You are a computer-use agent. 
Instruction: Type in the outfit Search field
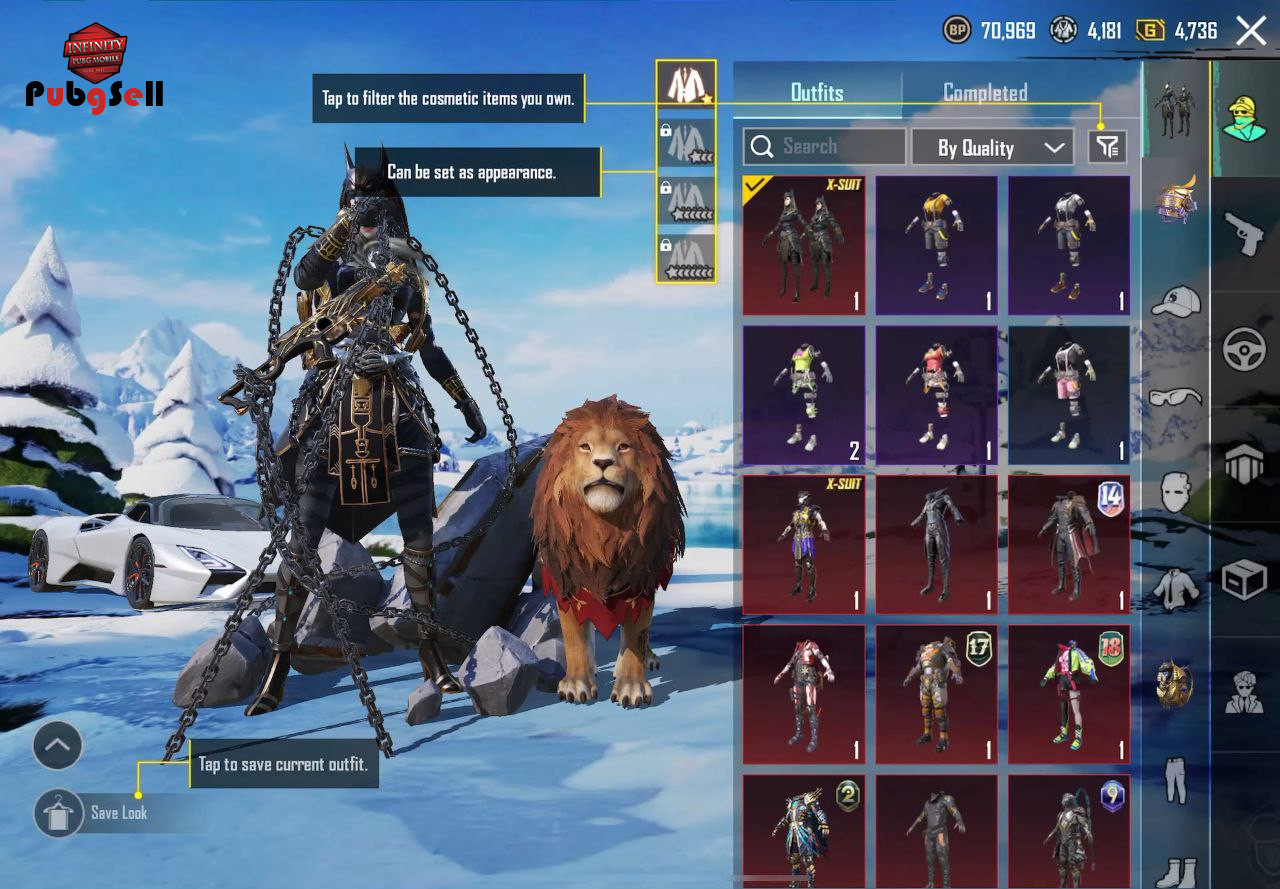(x=824, y=147)
